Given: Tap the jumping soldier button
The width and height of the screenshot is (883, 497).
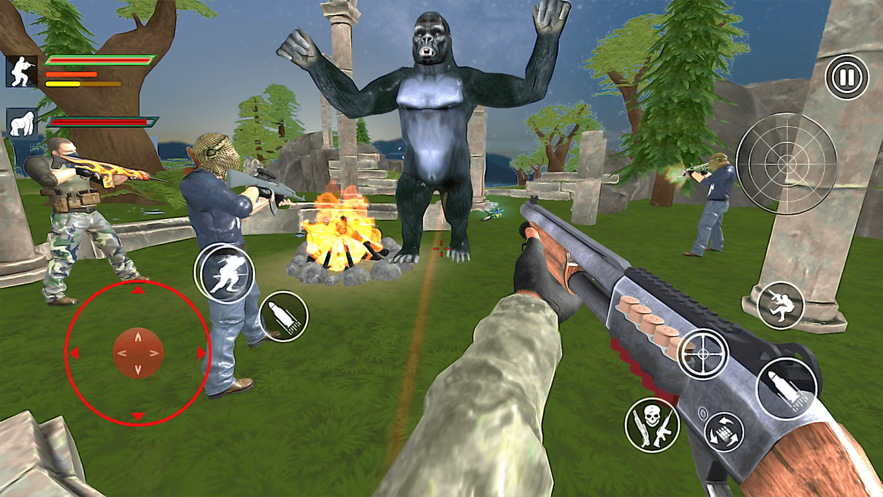Looking at the screenshot, I should click(x=780, y=305).
